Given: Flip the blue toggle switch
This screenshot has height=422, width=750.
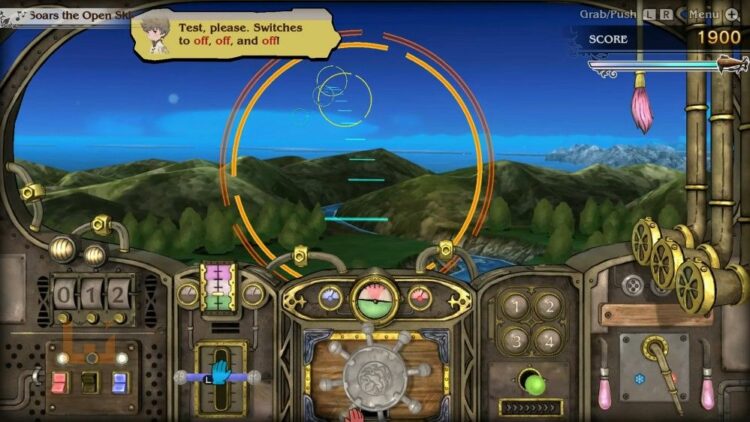Looking at the screenshot, I should (x=120, y=381).
